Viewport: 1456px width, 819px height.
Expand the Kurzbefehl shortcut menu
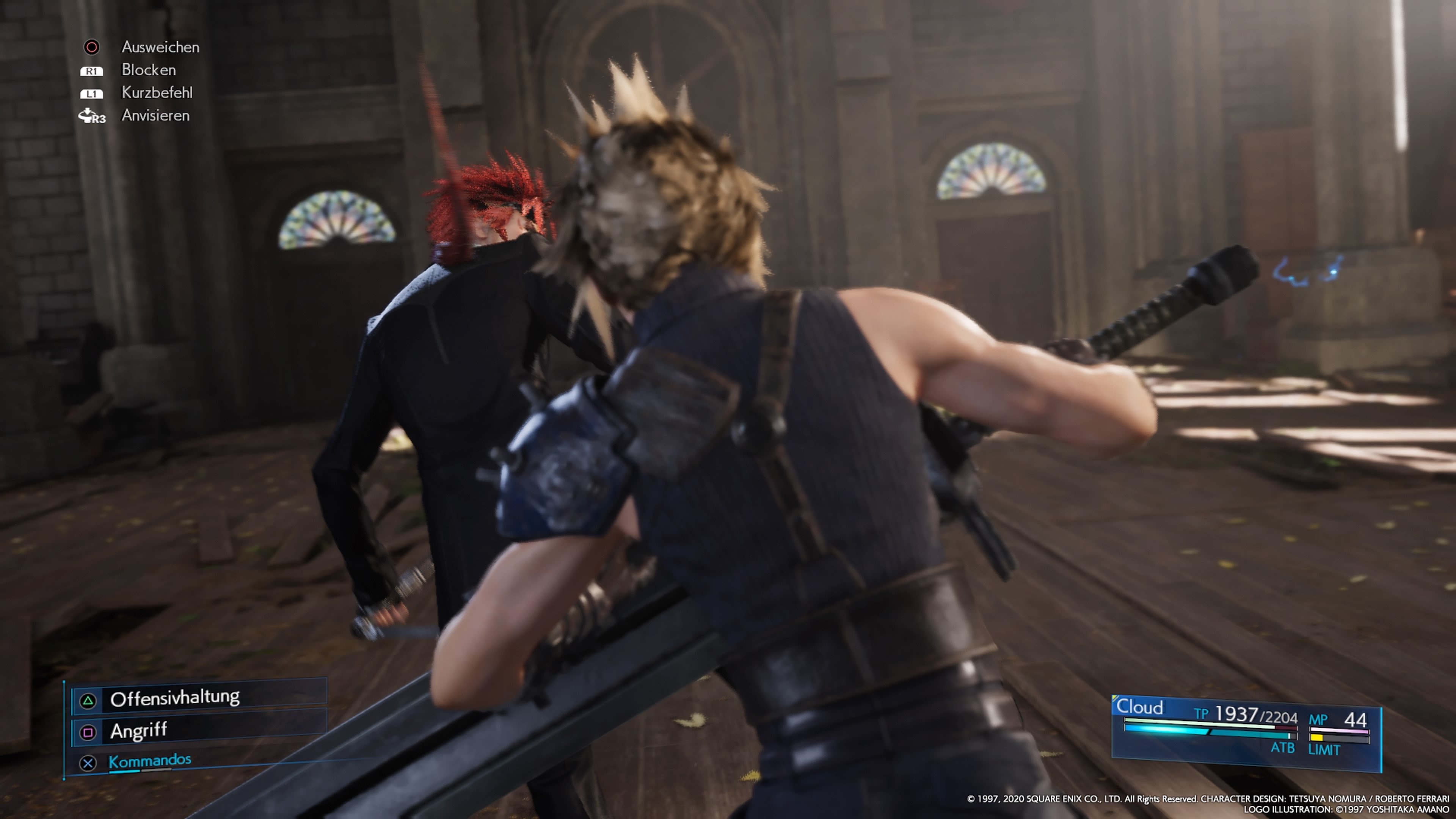click(157, 93)
